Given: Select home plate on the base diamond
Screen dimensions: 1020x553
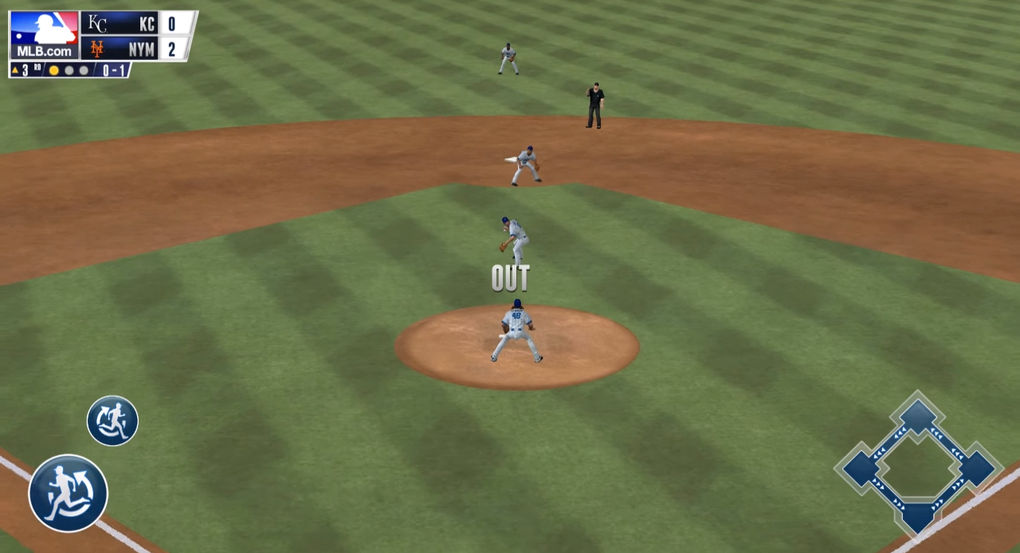Looking at the screenshot, I should point(918,516).
